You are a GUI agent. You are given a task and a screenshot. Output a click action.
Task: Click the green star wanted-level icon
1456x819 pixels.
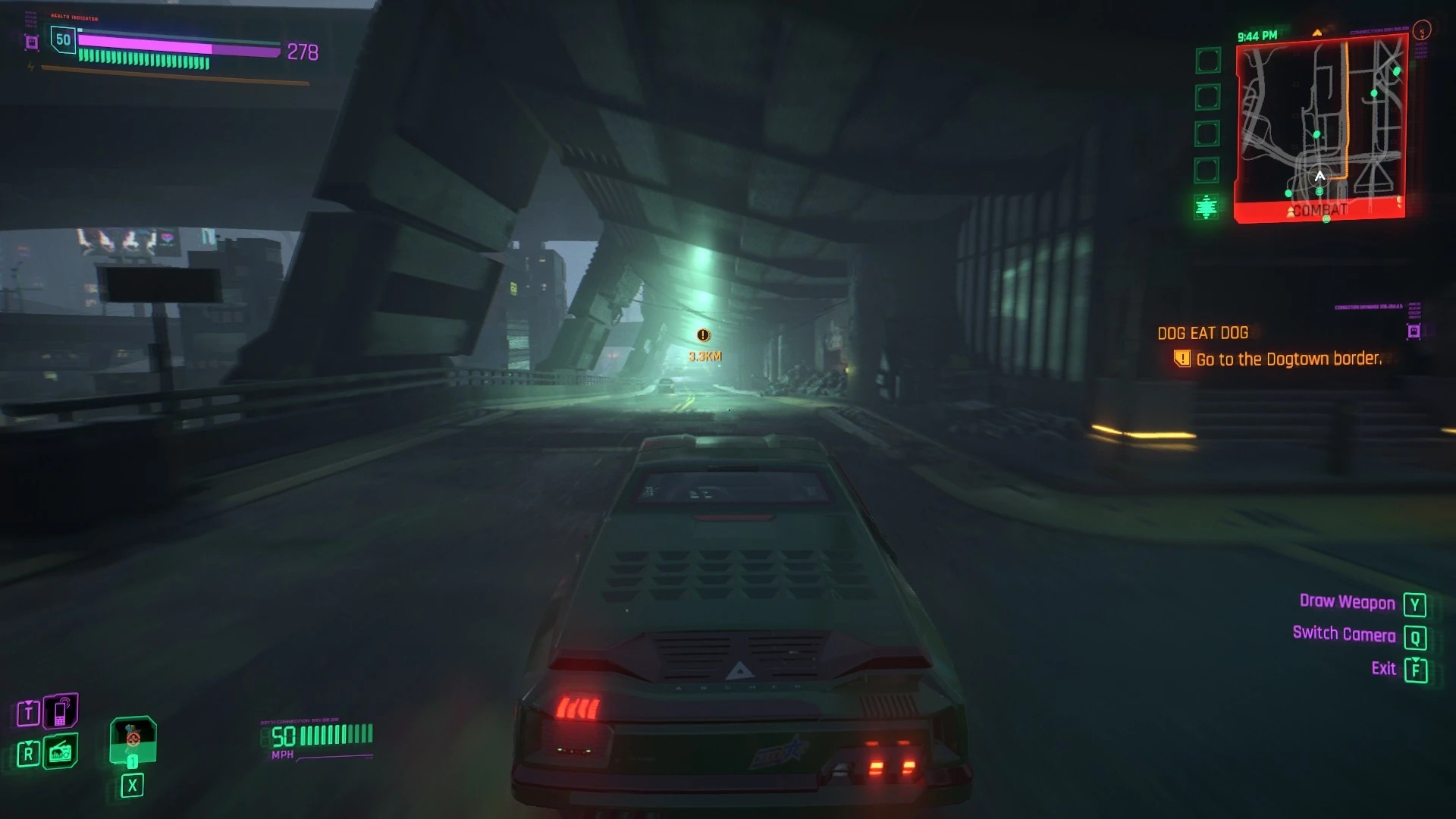[1206, 206]
